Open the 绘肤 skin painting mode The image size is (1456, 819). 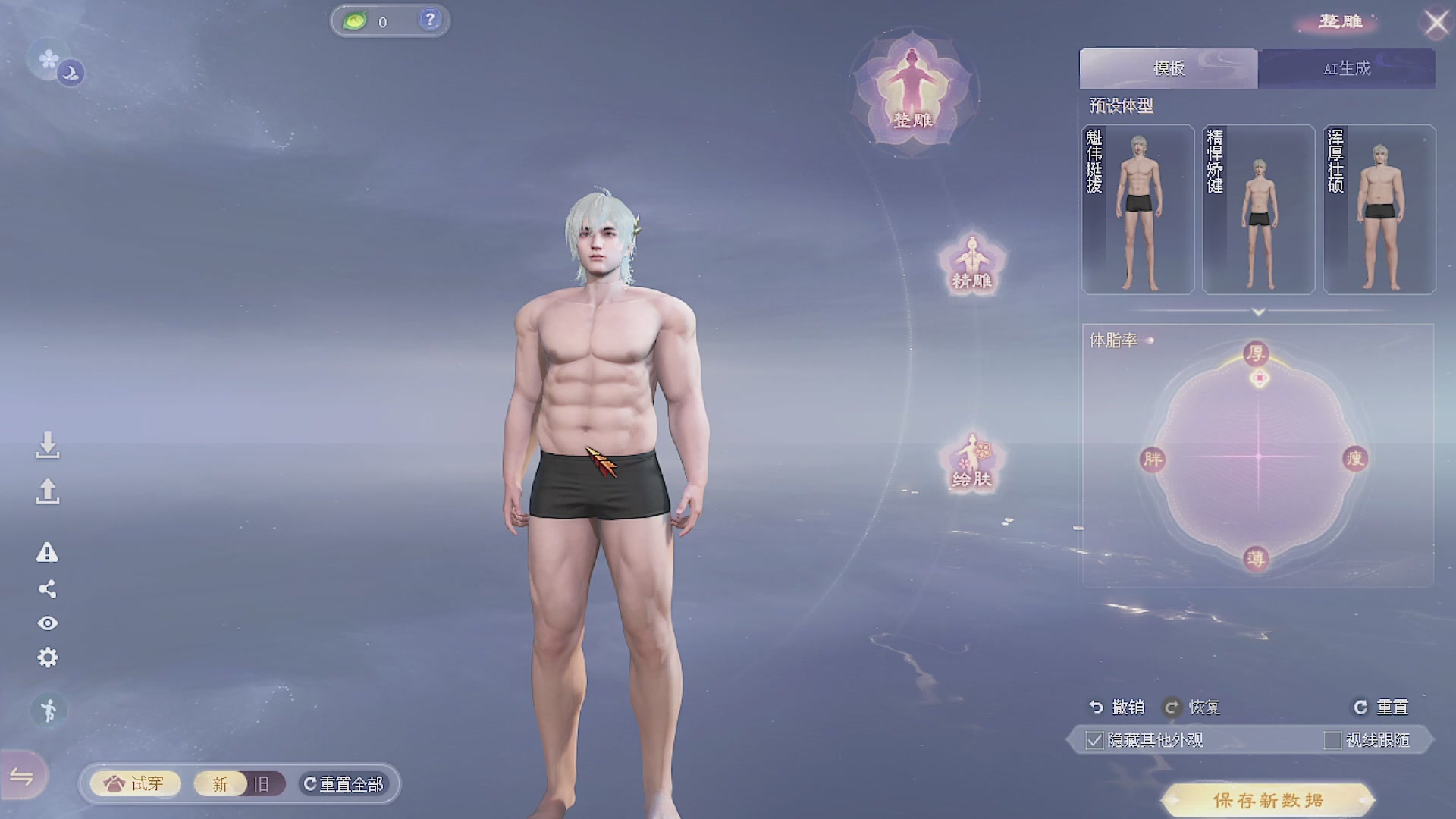tap(971, 462)
